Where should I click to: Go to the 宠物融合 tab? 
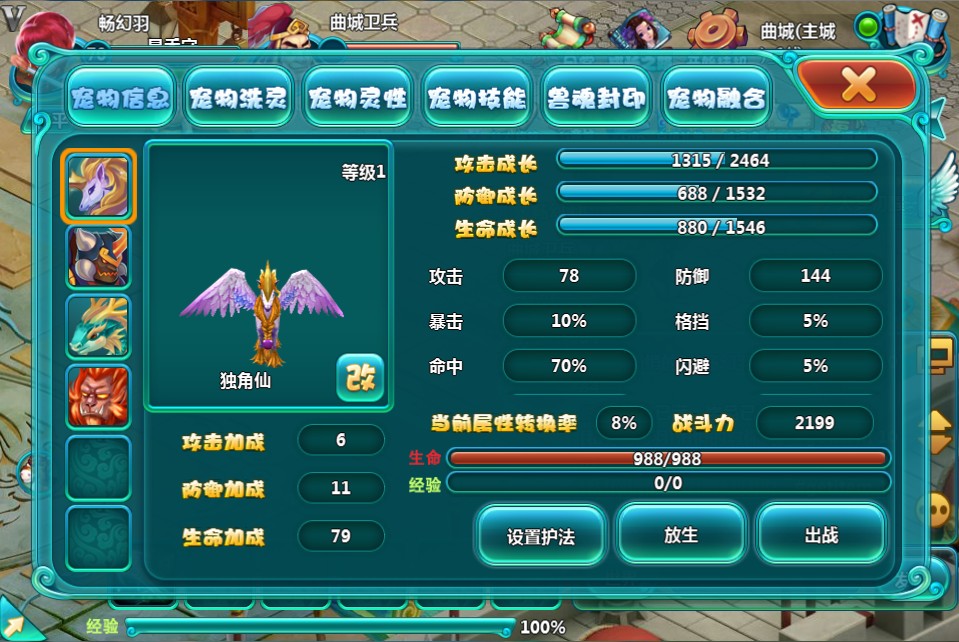coord(716,98)
